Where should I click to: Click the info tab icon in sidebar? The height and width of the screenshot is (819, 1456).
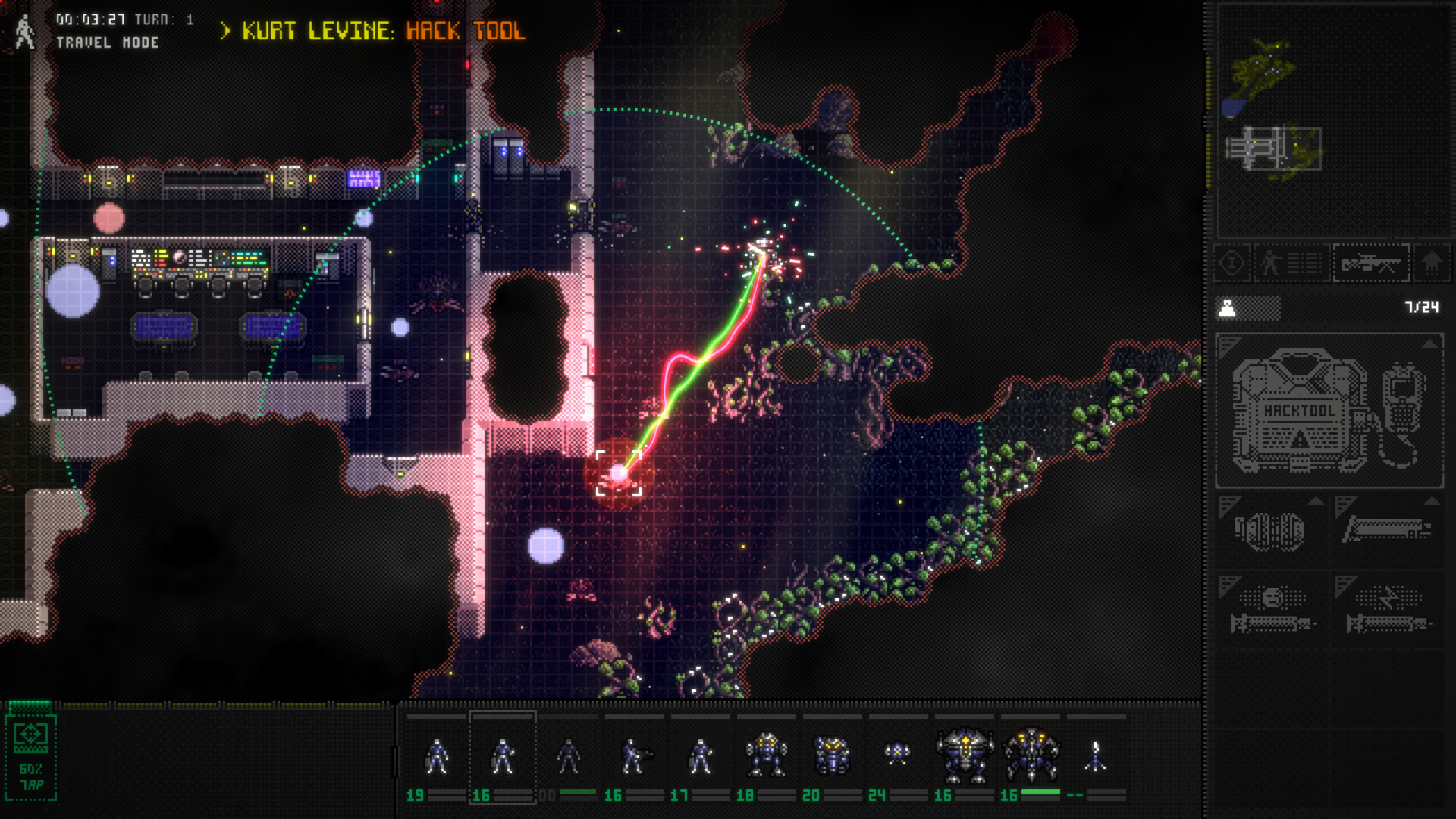[1232, 264]
